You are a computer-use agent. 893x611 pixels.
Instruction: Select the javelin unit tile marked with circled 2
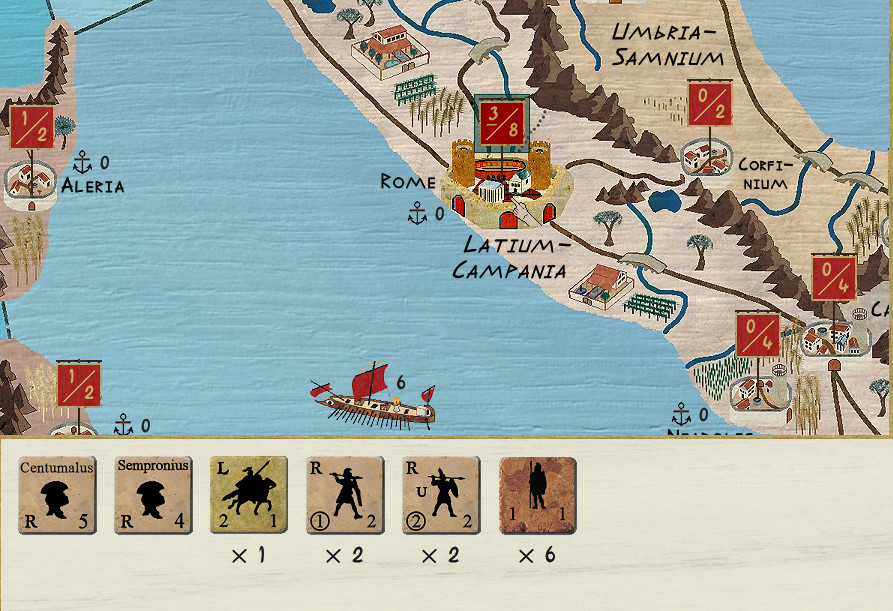pyautogui.click(x=441, y=495)
